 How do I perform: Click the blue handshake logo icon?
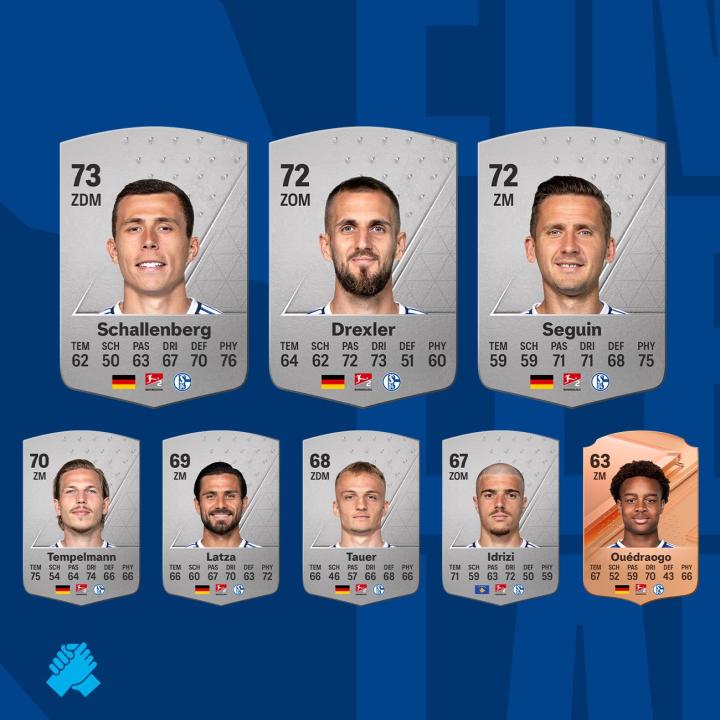pos(73,669)
